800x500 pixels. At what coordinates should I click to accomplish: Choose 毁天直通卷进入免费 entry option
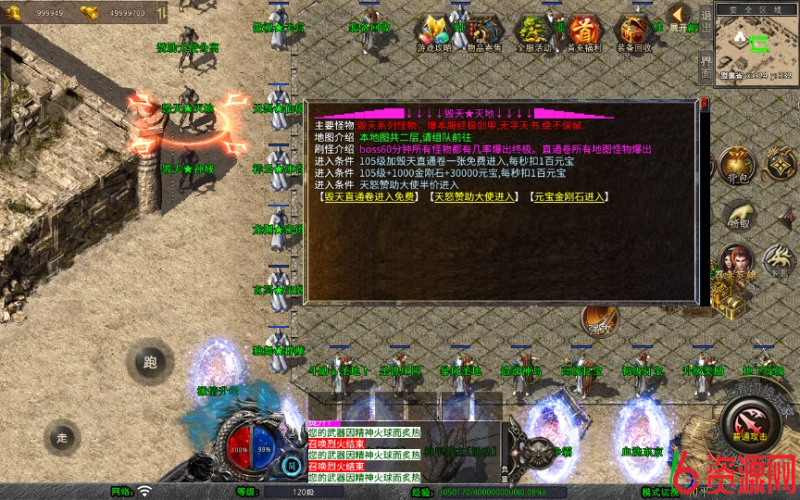tap(369, 197)
